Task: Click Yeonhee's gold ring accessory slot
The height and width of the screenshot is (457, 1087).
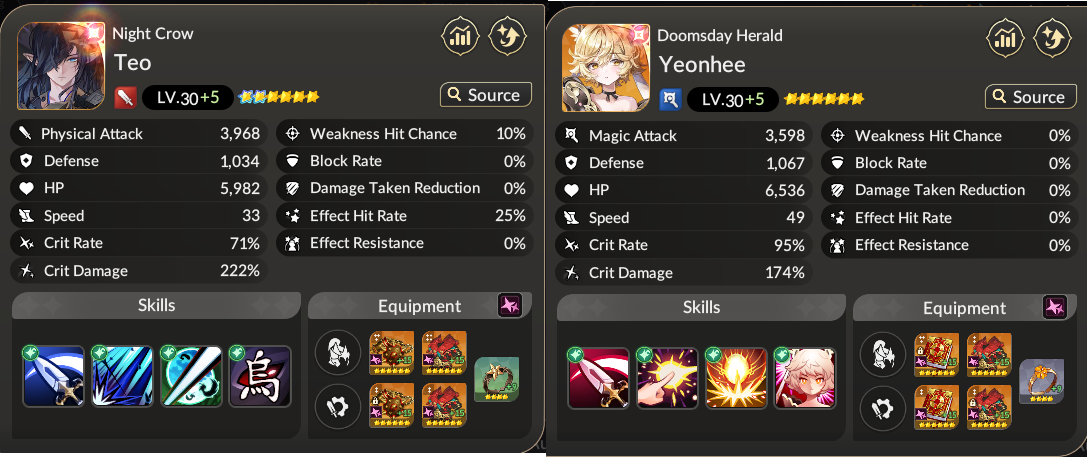Action: (x=1041, y=381)
